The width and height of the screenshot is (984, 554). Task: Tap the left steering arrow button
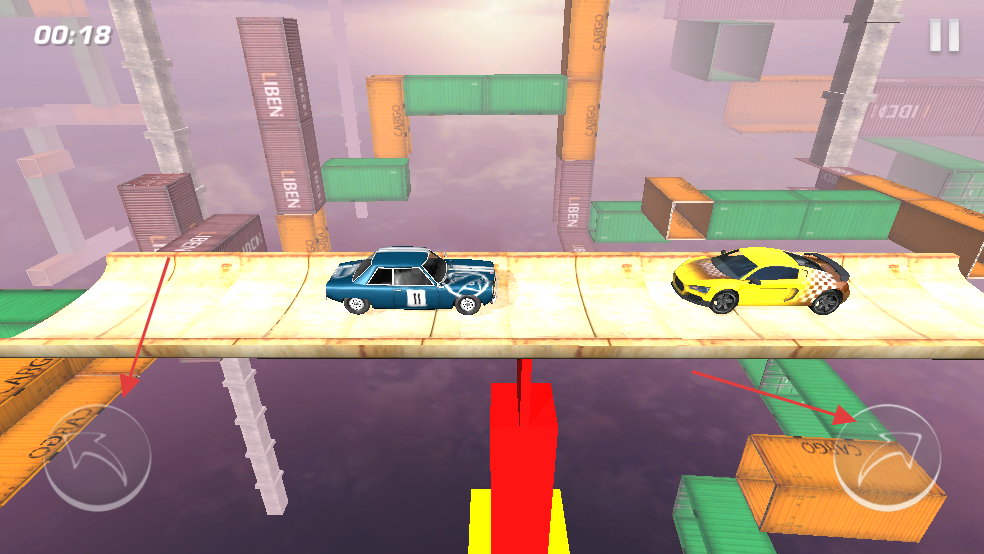pos(97,456)
